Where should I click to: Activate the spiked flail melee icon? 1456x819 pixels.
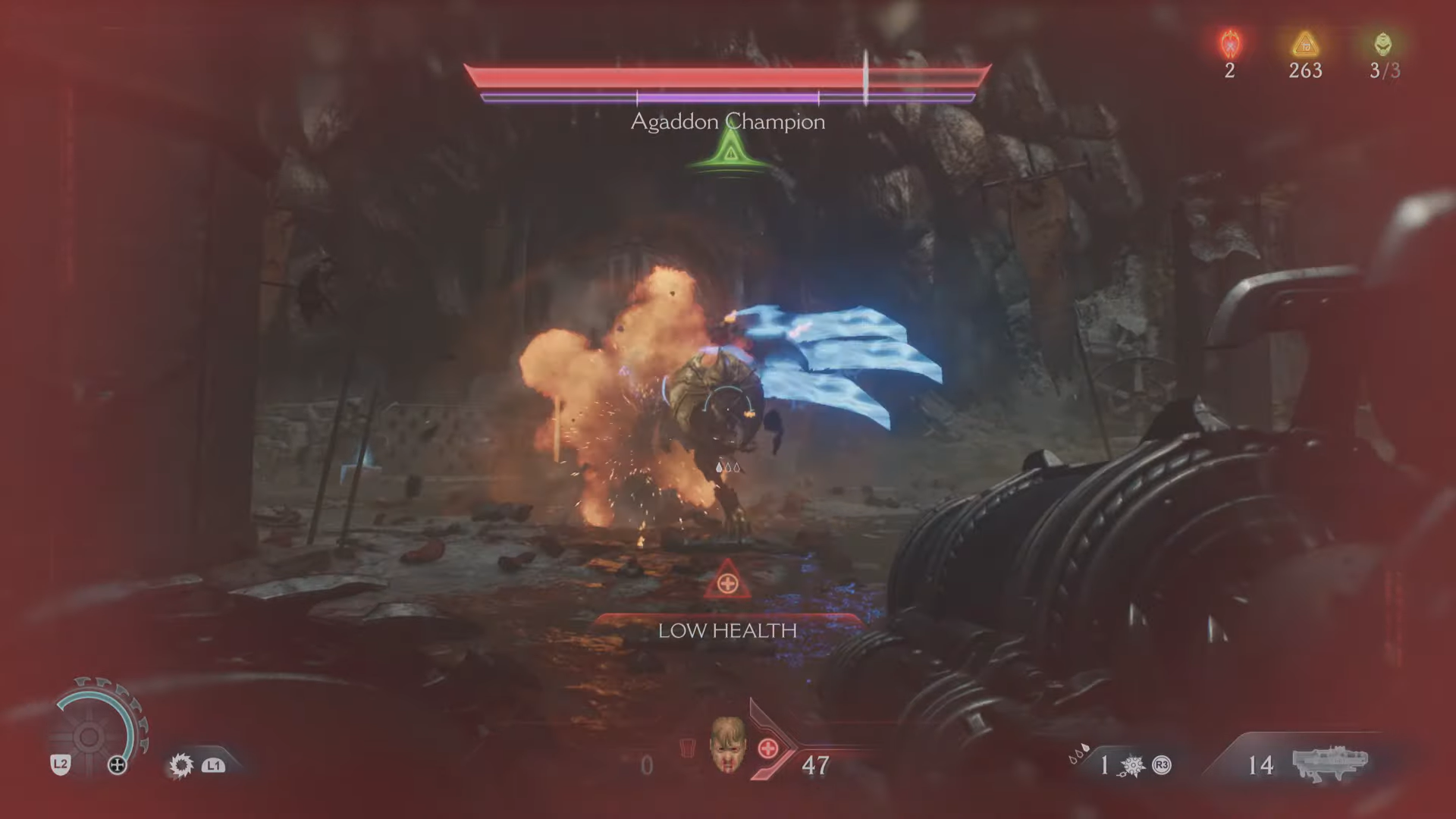point(1134,766)
